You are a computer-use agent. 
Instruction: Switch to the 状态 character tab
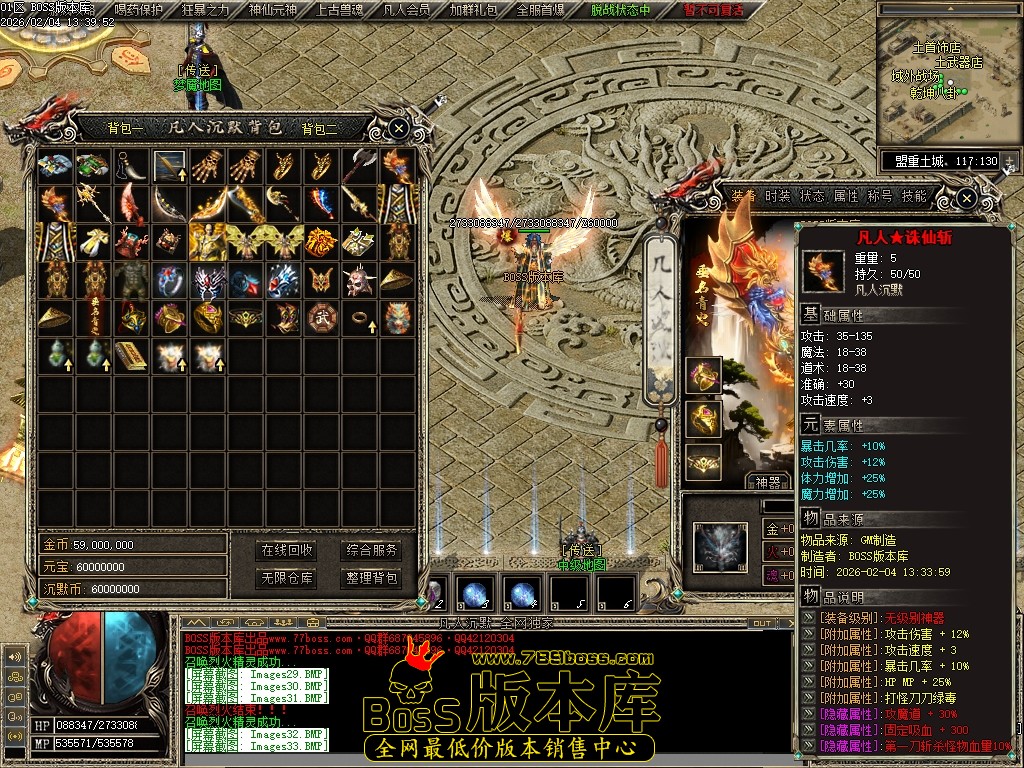(x=812, y=196)
